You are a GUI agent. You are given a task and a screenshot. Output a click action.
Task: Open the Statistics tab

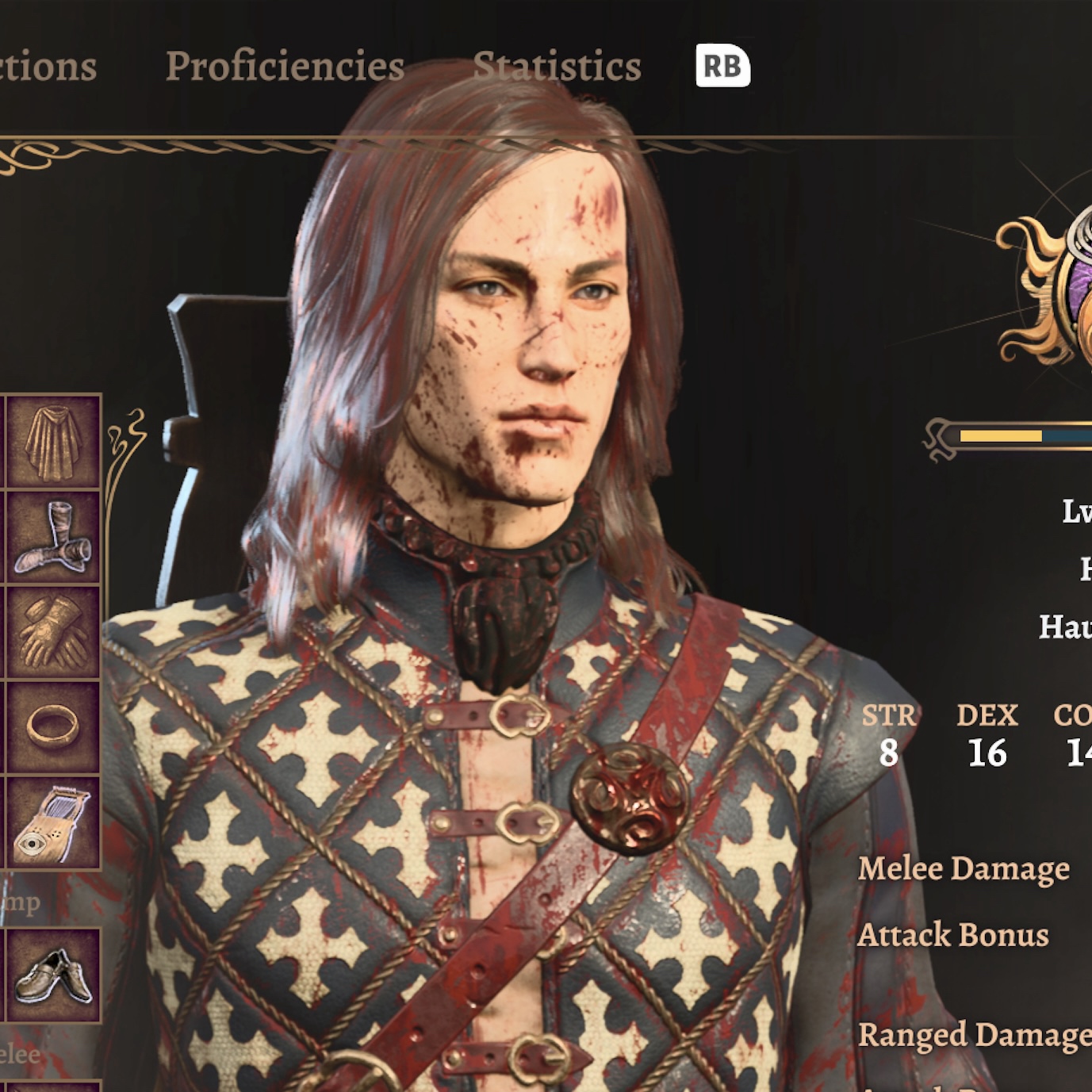[x=557, y=66]
